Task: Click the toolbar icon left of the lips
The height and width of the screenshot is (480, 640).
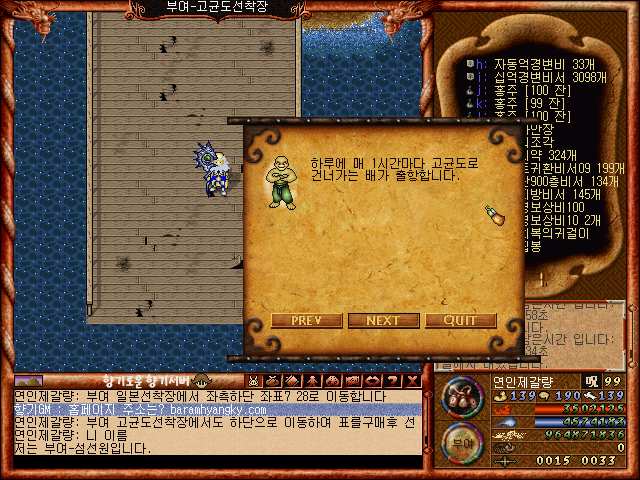Action: click(x=349, y=381)
